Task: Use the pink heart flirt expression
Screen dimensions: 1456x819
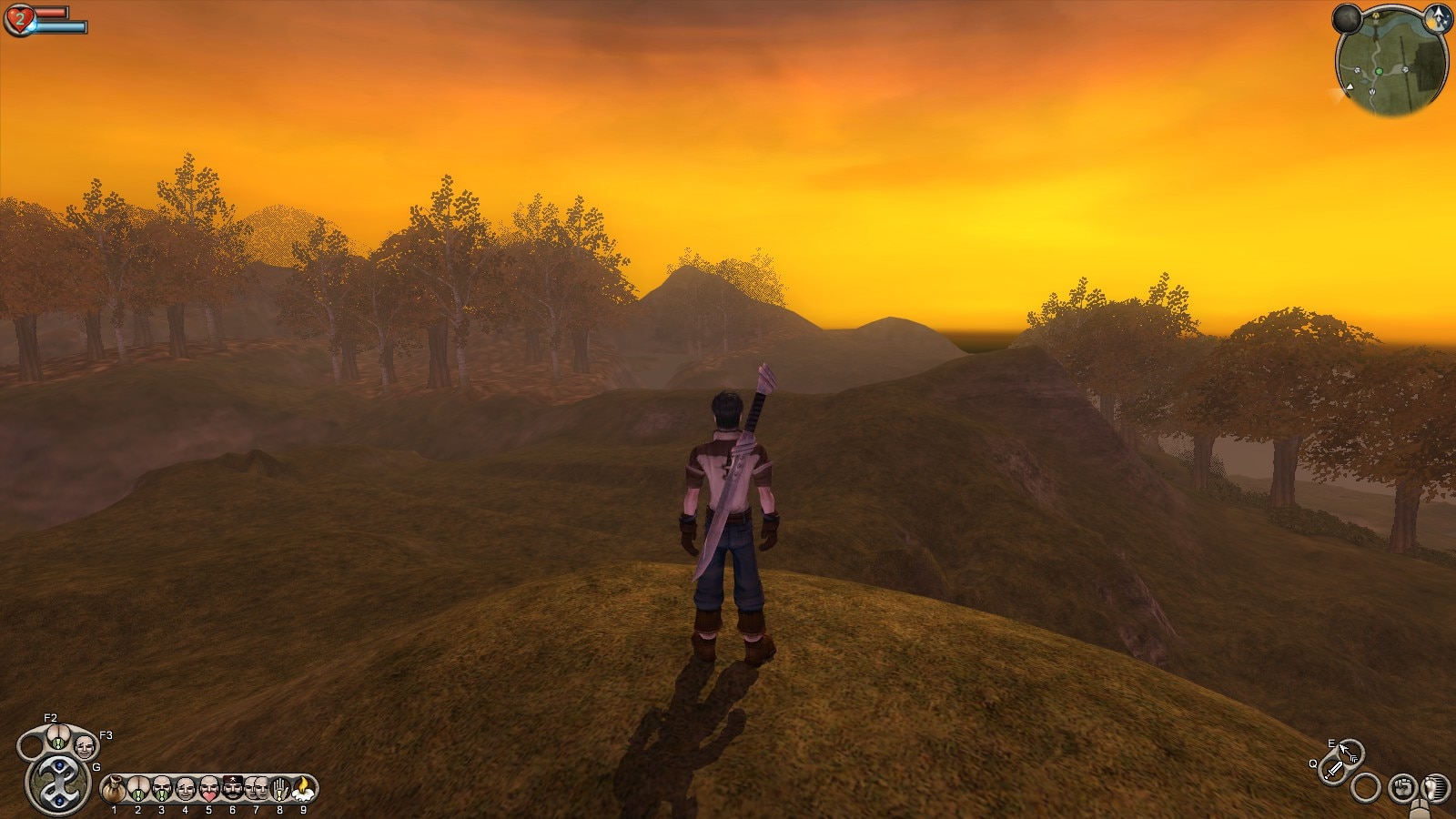Action: (208, 788)
